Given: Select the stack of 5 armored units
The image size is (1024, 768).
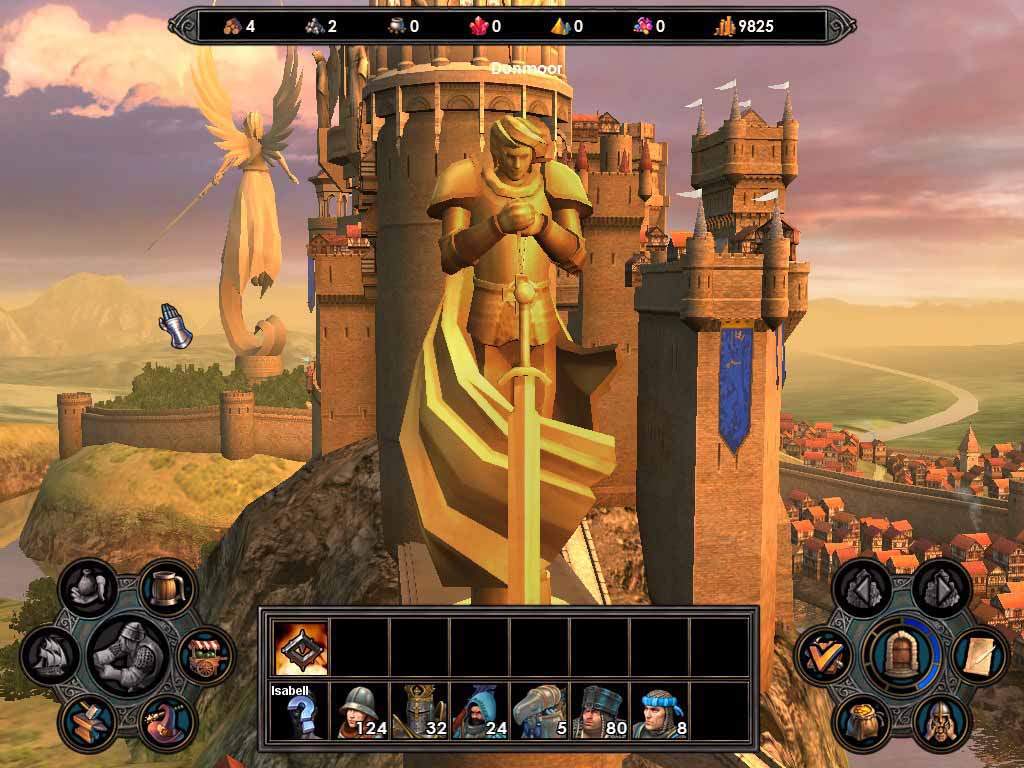Looking at the screenshot, I should tap(540, 712).
